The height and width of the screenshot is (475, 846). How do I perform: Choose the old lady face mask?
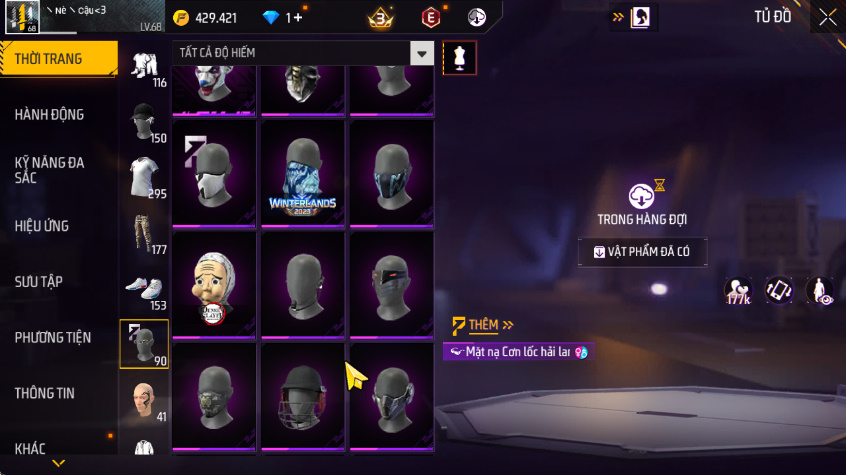[x=213, y=285]
